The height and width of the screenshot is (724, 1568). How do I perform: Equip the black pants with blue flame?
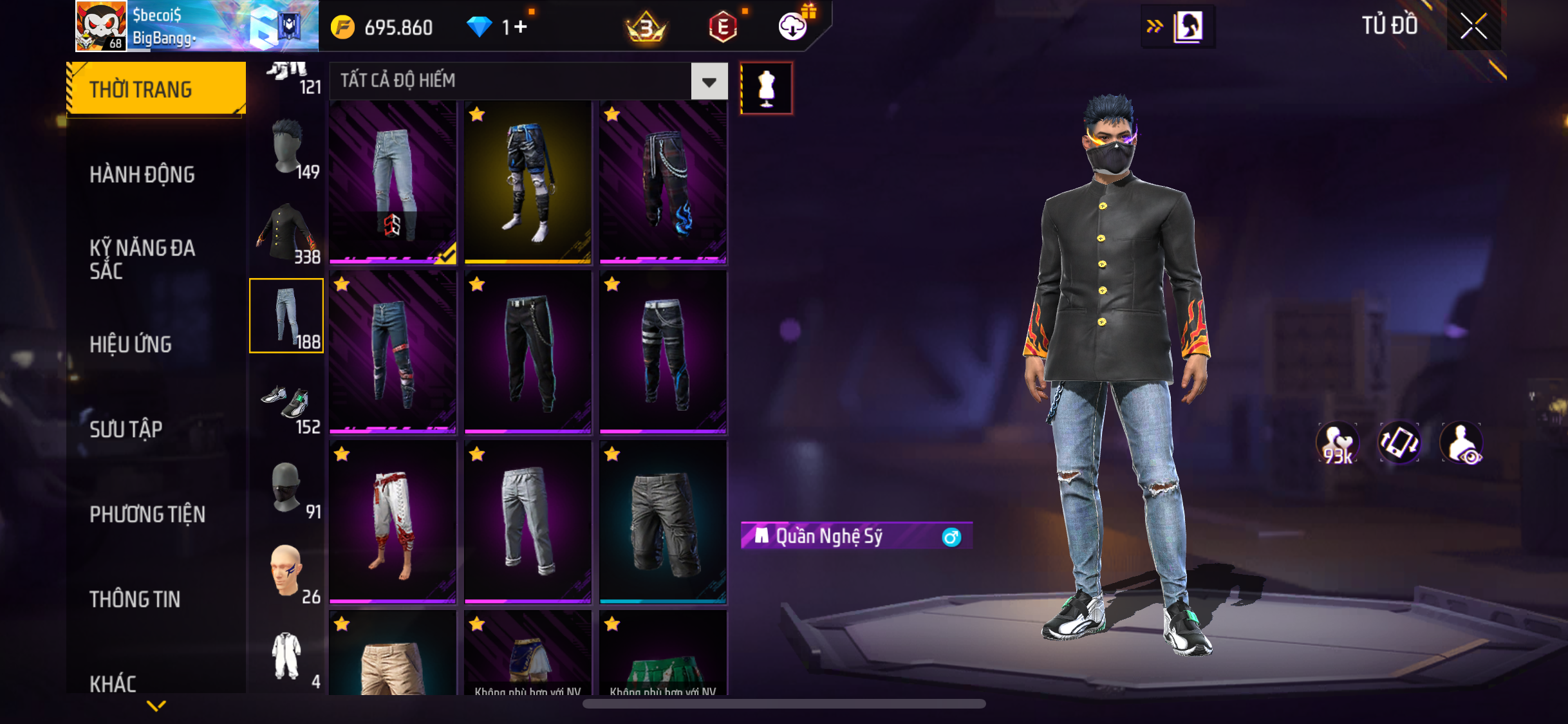pyautogui.click(x=663, y=183)
